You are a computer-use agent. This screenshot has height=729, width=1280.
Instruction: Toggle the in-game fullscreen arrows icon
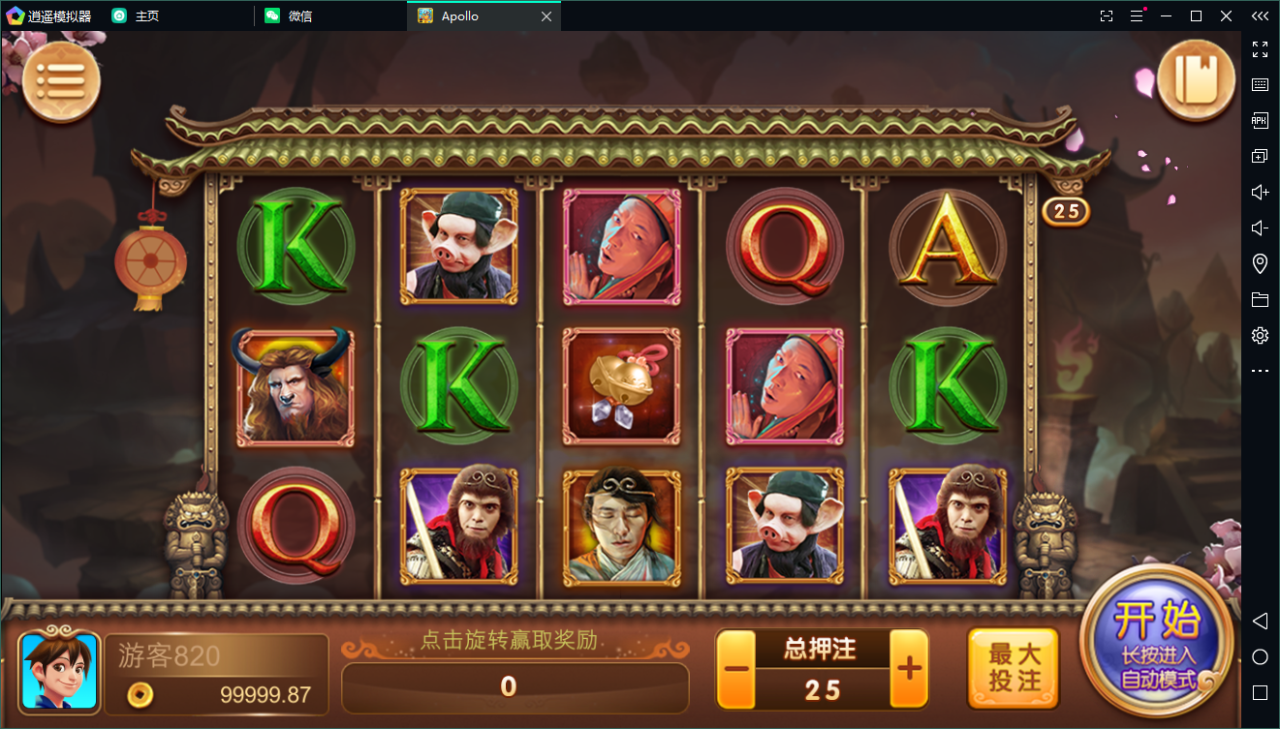(x=1259, y=50)
